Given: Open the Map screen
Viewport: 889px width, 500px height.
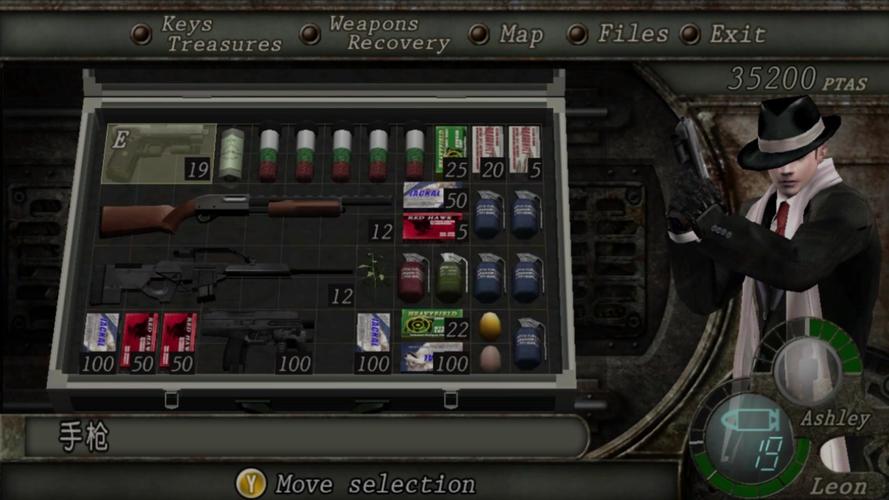Looking at the screenshot, I should [521, 35].
